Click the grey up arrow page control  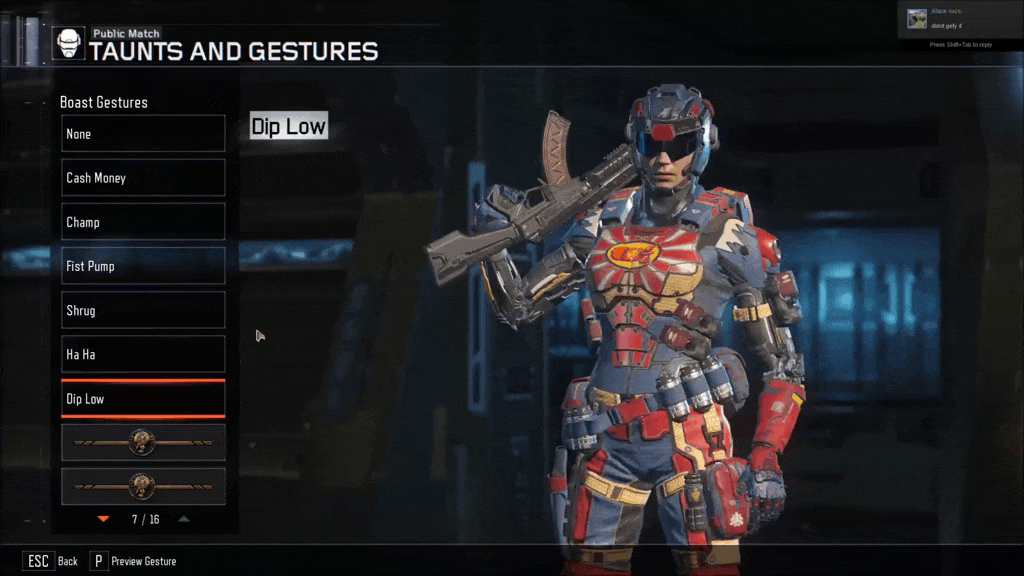pos(184,519)
